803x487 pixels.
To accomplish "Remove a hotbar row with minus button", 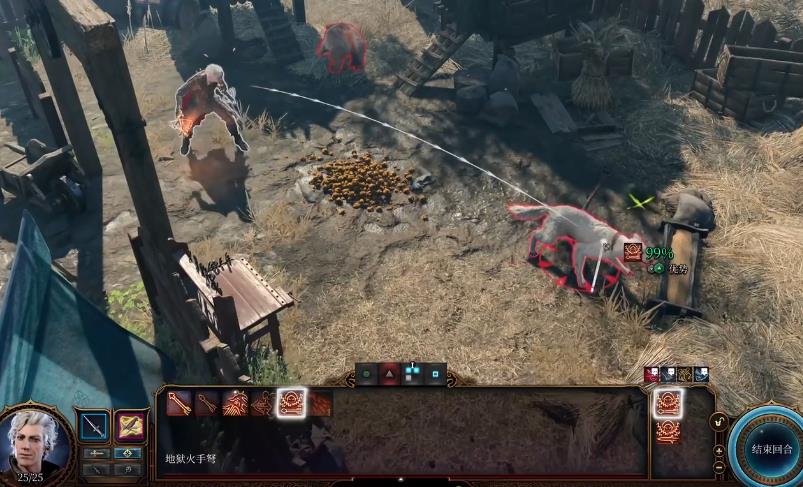I will (x=719, y=467).
